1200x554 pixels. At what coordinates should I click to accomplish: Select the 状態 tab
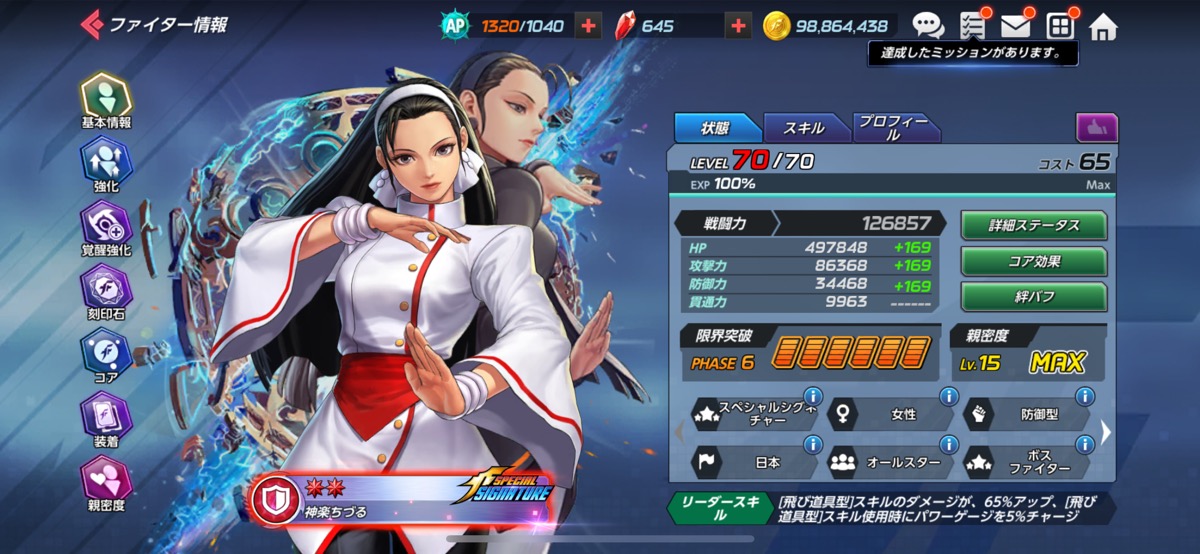coord(715,128)
